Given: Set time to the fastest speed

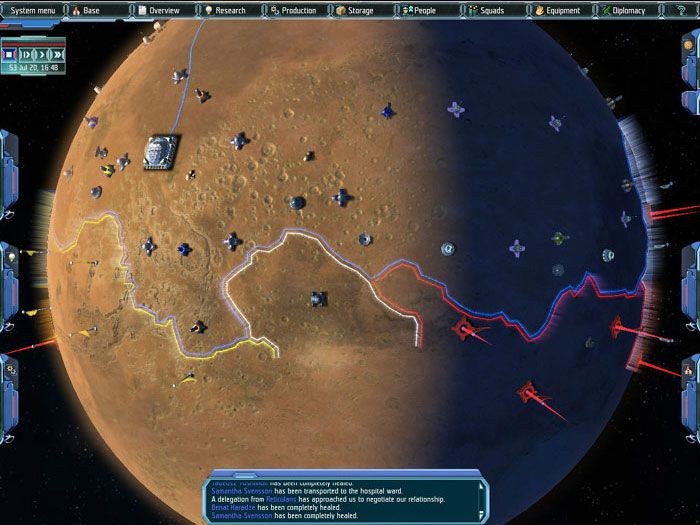Looking at the screenshot, I should click(x=56, y=53).
